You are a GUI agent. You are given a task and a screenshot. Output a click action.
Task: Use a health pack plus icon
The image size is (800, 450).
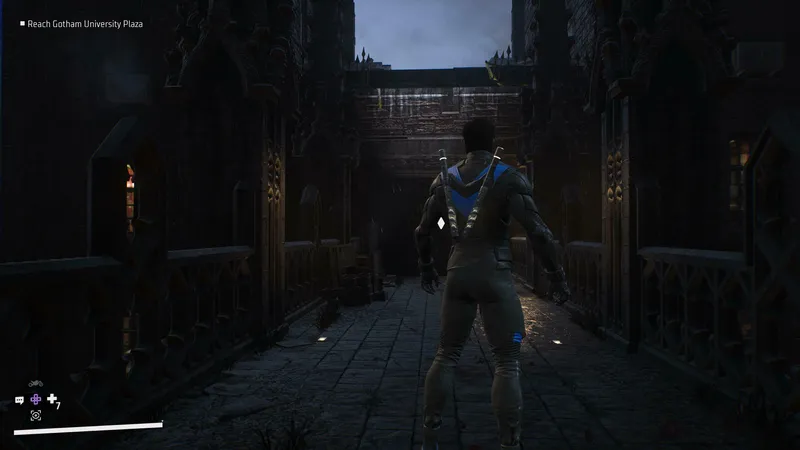pyautogui.click(x=52, y=399)
